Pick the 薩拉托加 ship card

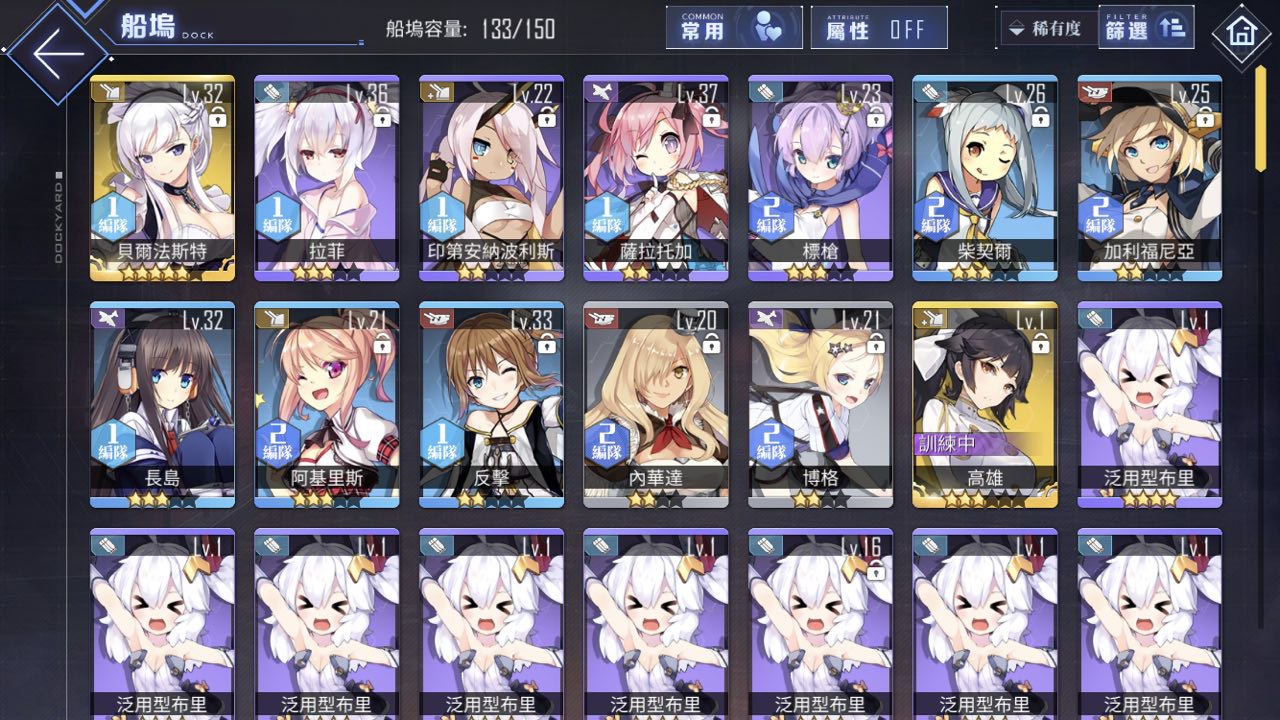point(656,178)
